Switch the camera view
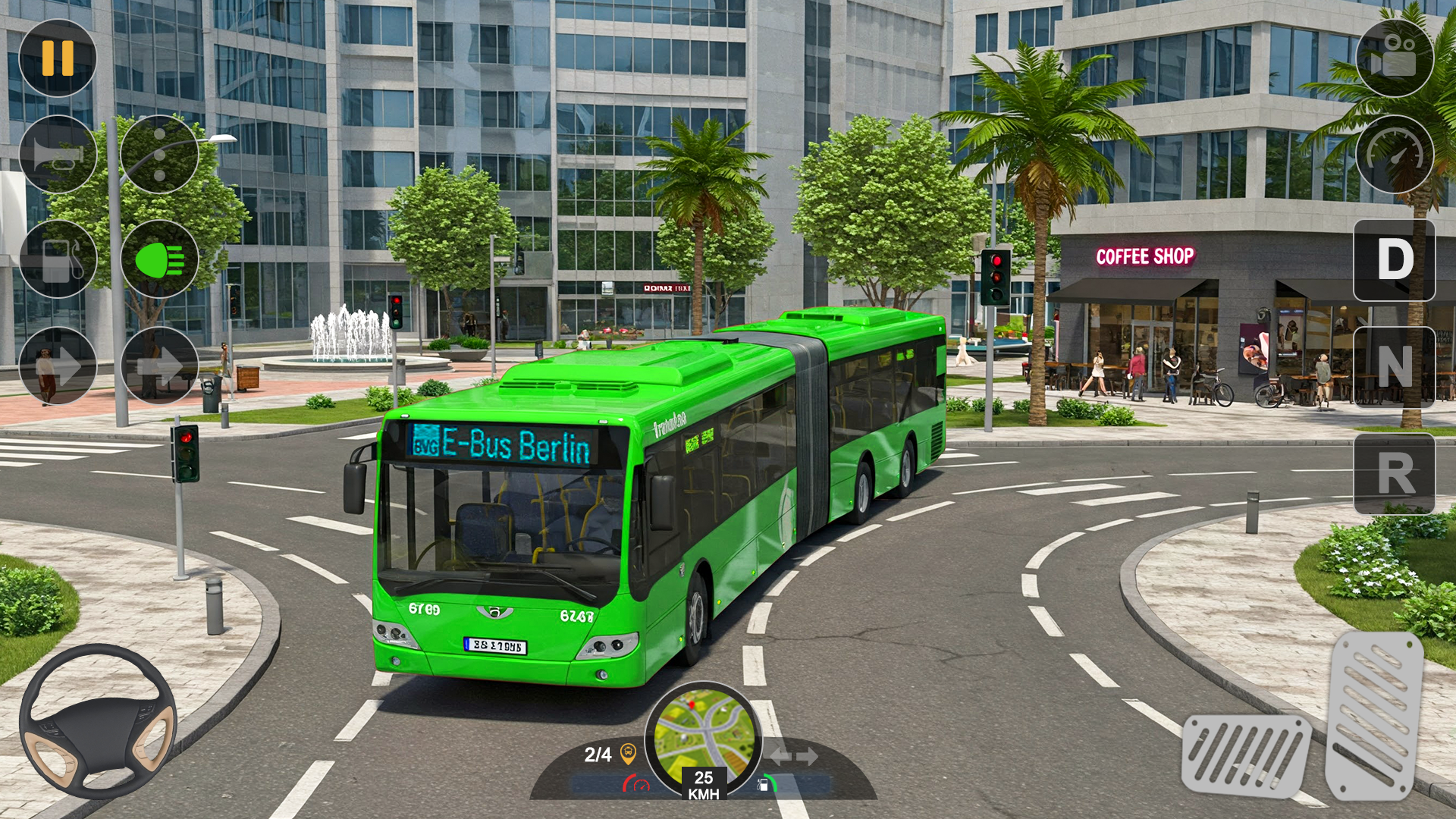This screenshot has height=819, width=1456. (x=1394, y=58)
